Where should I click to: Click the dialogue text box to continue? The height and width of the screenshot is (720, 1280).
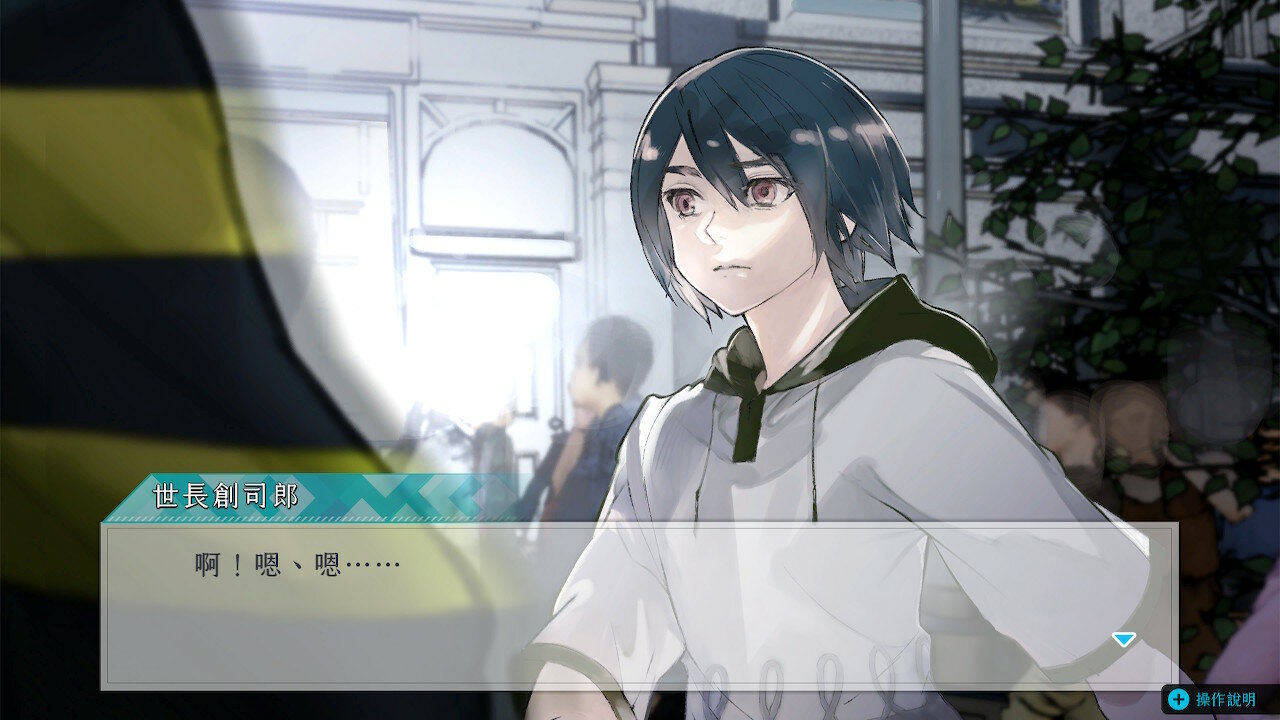pos(638,605)
